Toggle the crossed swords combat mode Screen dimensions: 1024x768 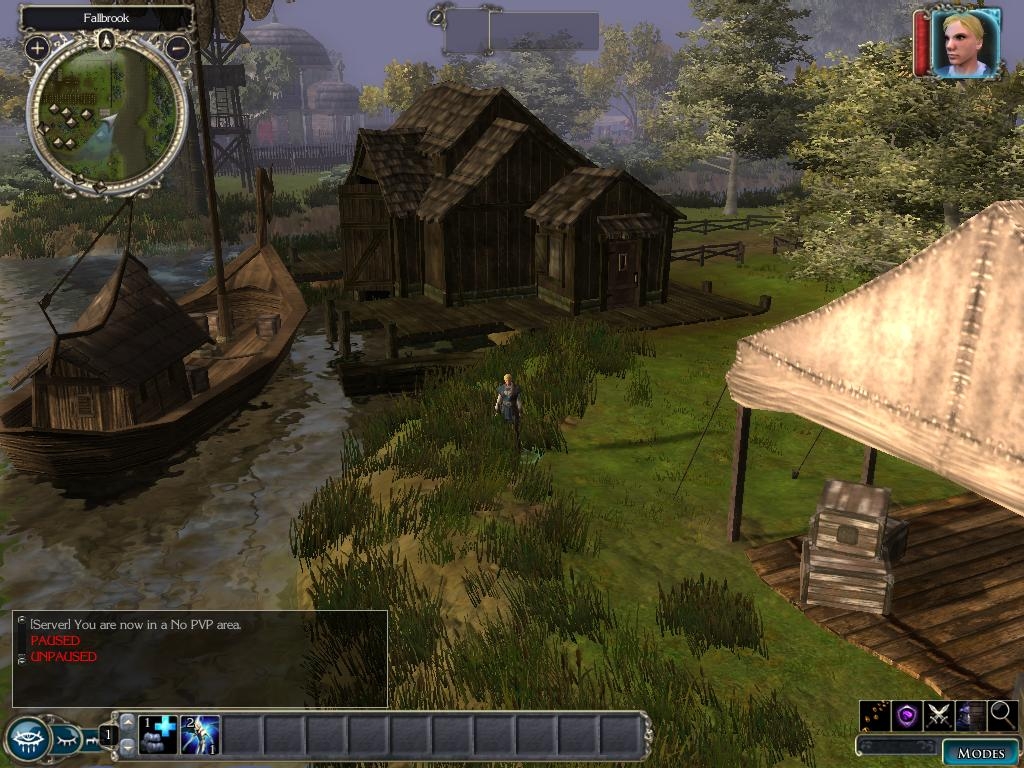[x=938, y=715]
